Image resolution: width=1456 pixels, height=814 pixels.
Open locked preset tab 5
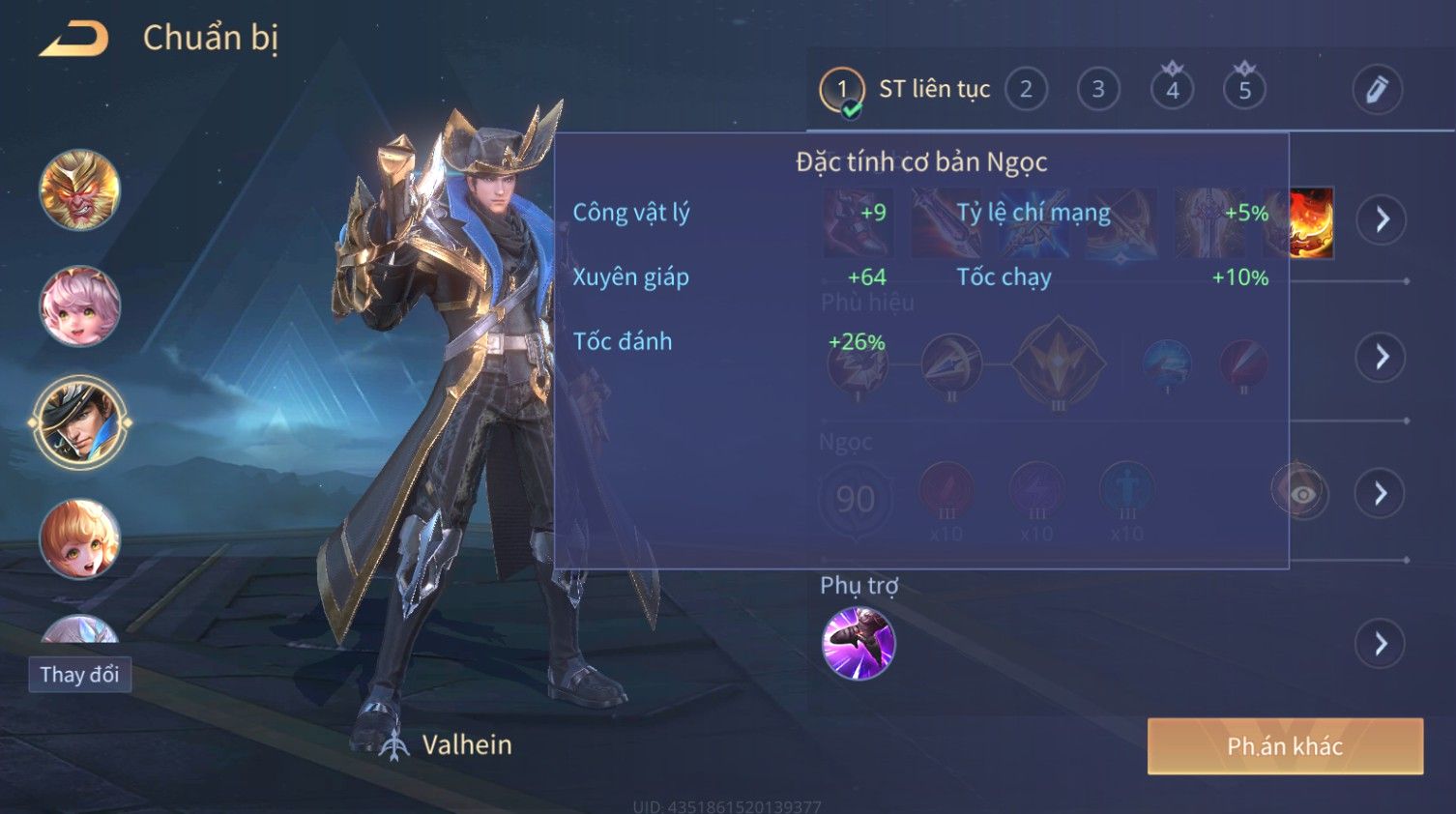tap(1244, 90)
